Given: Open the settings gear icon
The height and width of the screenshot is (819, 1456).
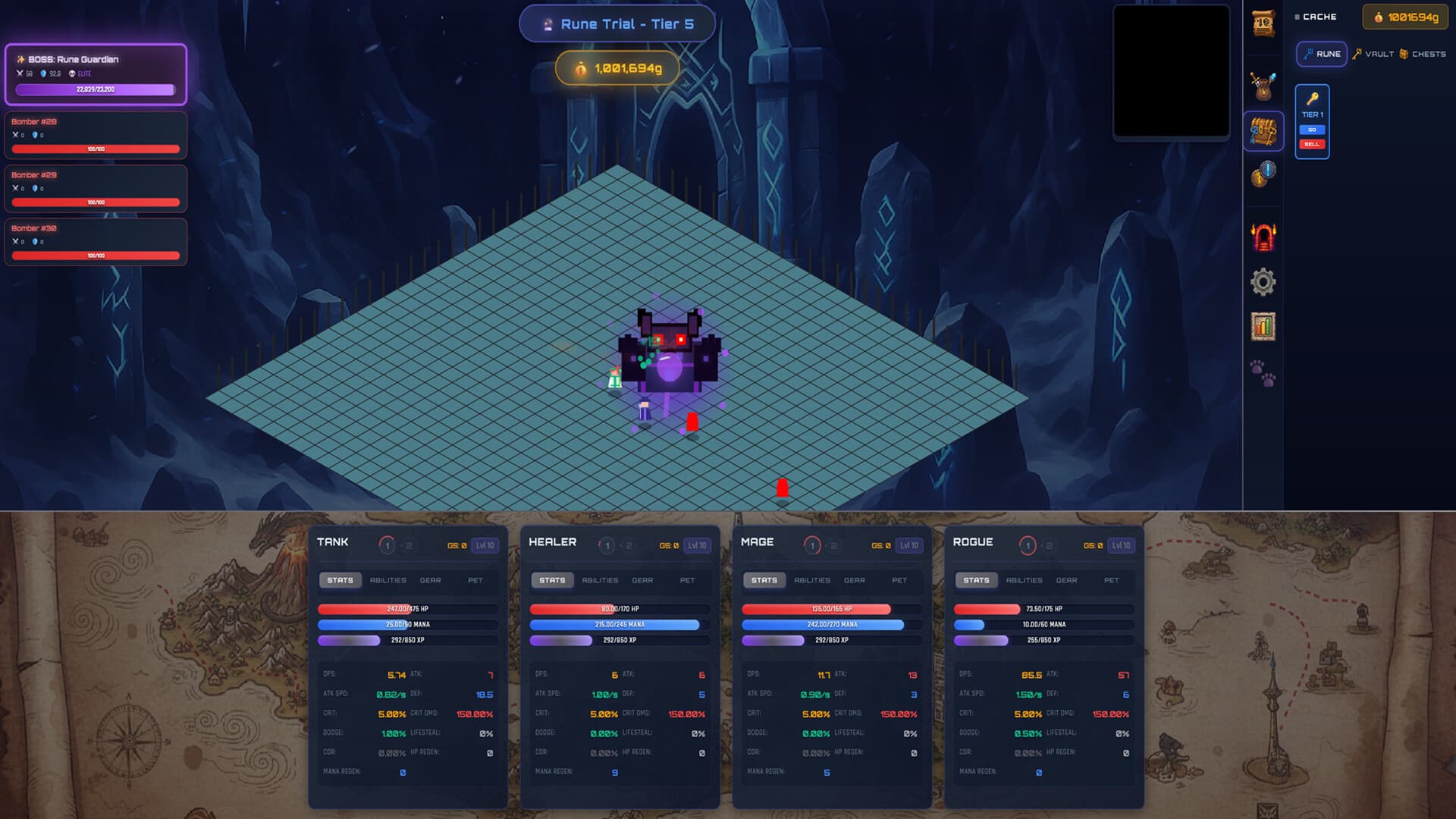Looking at the screenshot, I should pyautogui.click(x=1263, y=281).
